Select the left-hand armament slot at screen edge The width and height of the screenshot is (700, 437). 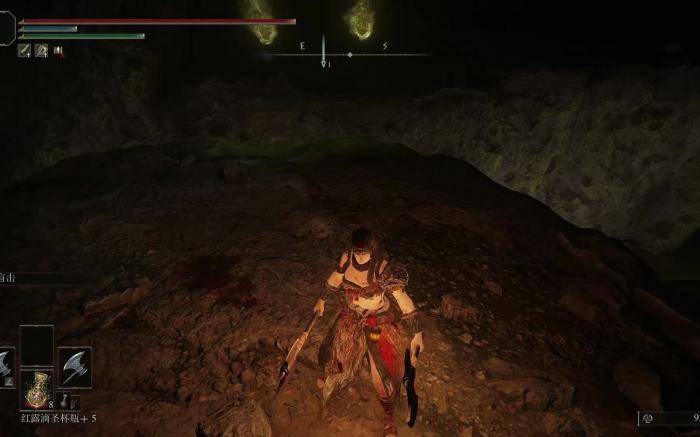click(x=5, y=366)
